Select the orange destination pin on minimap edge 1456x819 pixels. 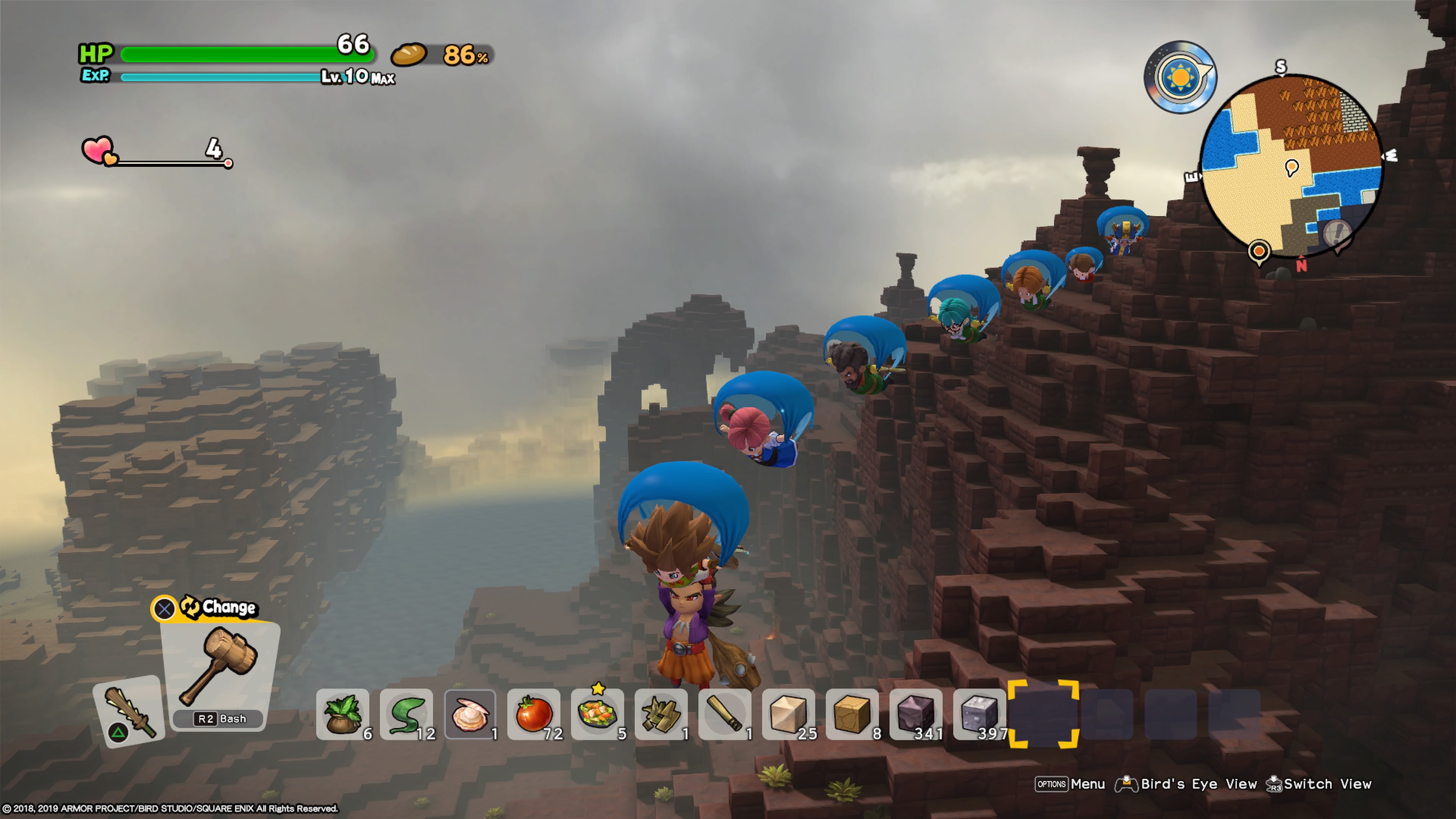(1259, 251)
